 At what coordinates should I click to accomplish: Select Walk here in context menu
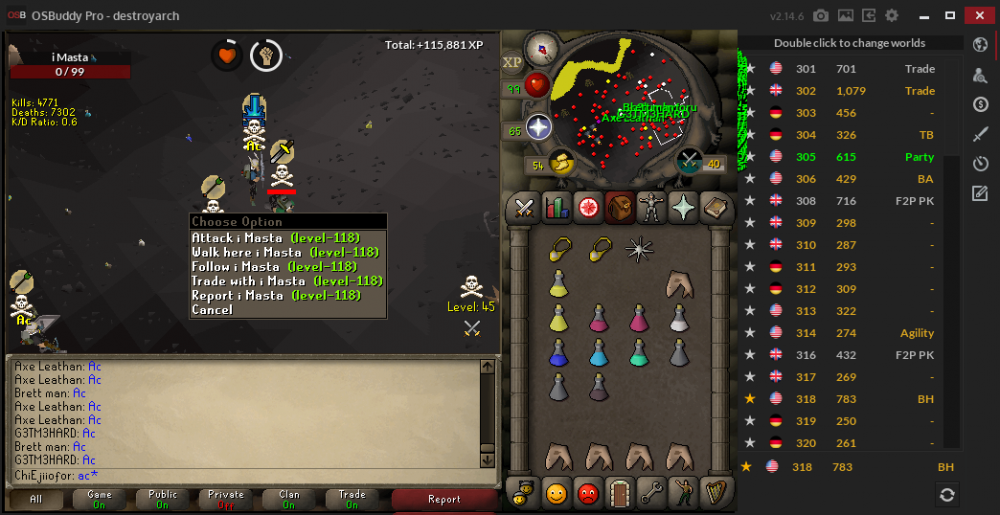(285, 252)
